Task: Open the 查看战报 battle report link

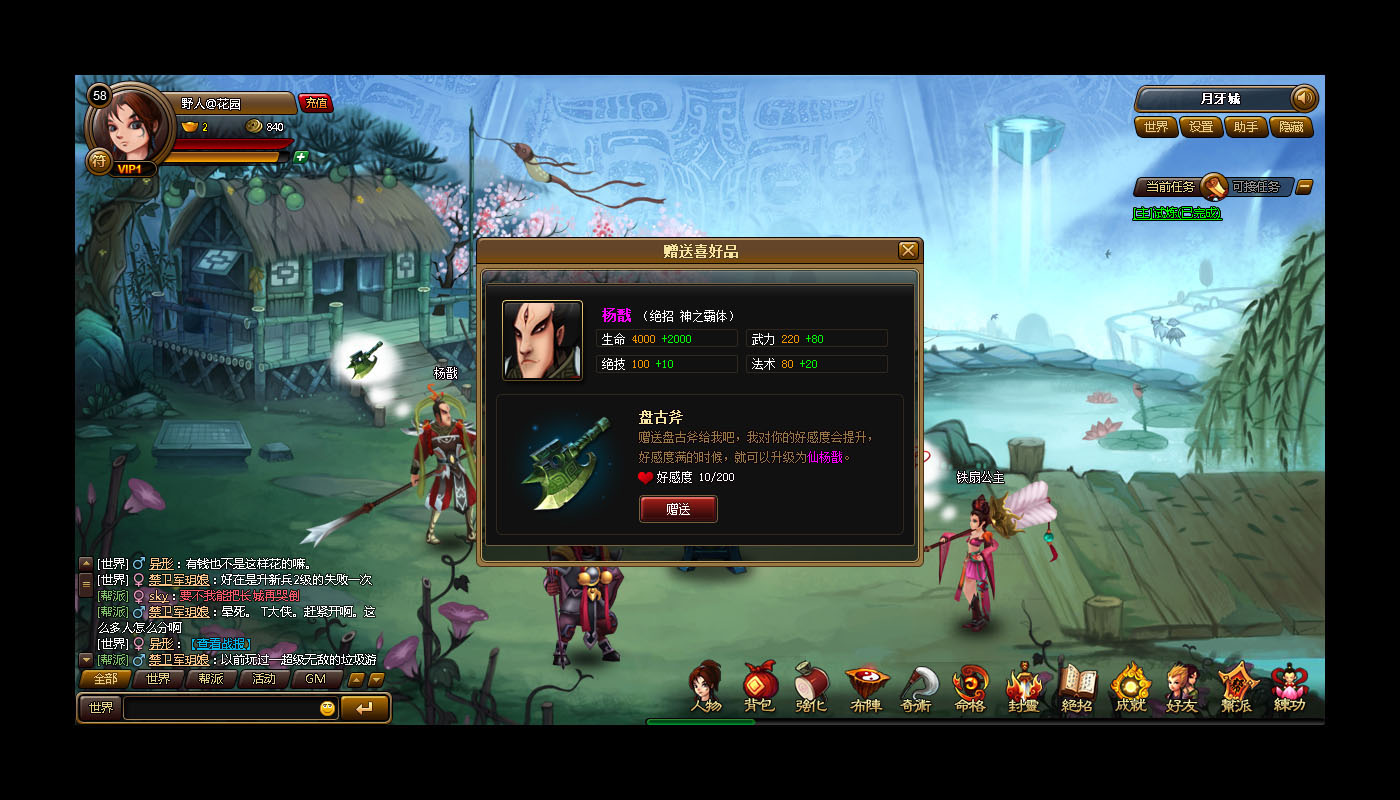Action: click(x=223, y=643)
